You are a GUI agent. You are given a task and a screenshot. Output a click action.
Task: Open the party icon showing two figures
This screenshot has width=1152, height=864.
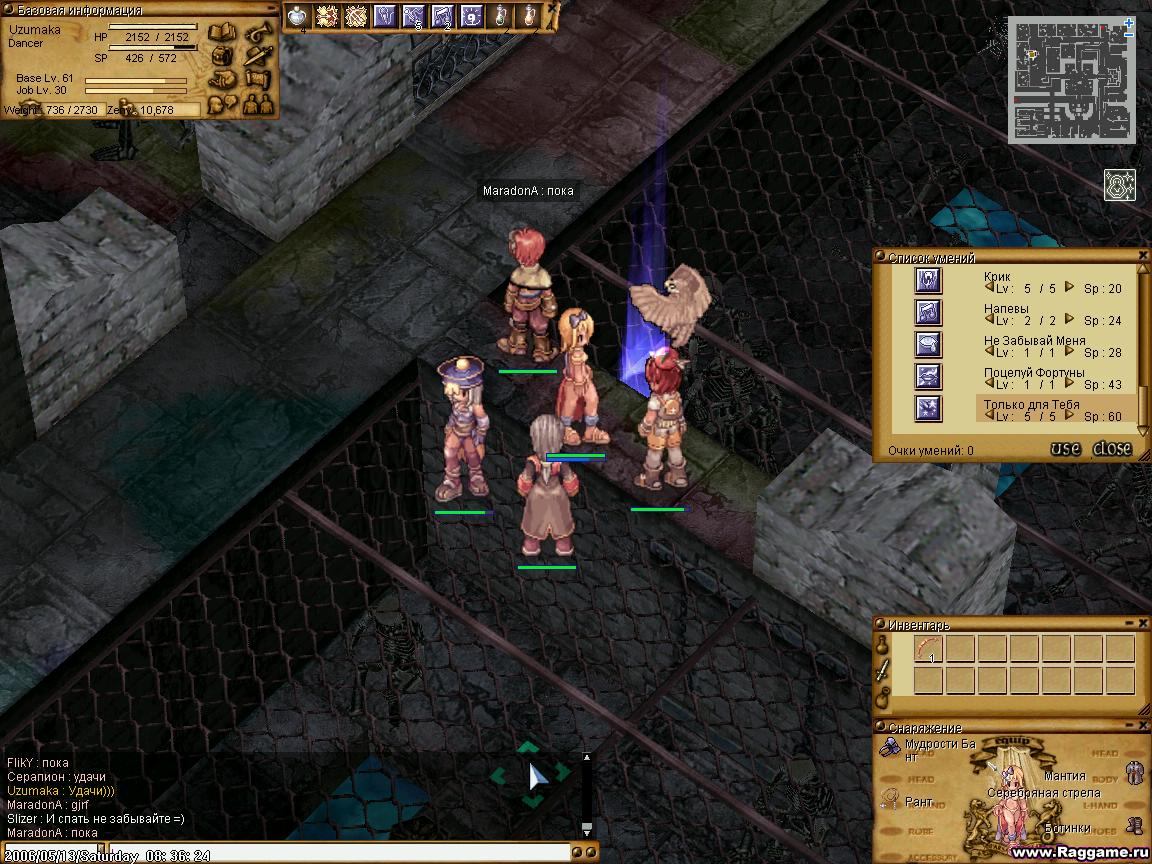pyautogui.click(x=257, y=102)
